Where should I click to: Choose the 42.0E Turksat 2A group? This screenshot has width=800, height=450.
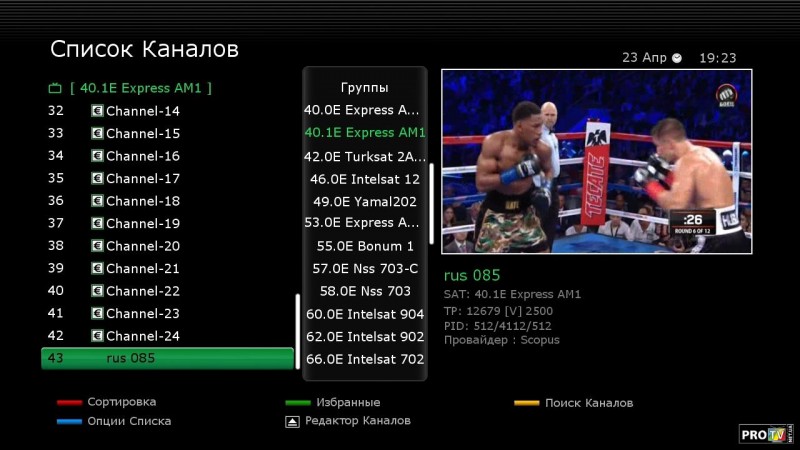point(364,156)
